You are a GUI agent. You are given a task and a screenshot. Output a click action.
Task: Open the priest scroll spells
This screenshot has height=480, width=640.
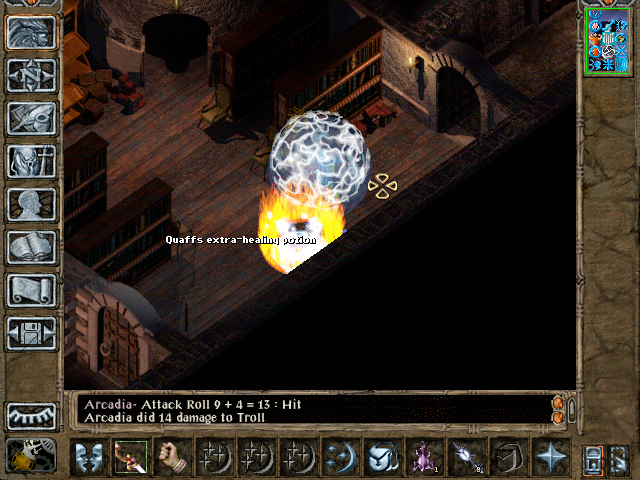pos(31,290)
